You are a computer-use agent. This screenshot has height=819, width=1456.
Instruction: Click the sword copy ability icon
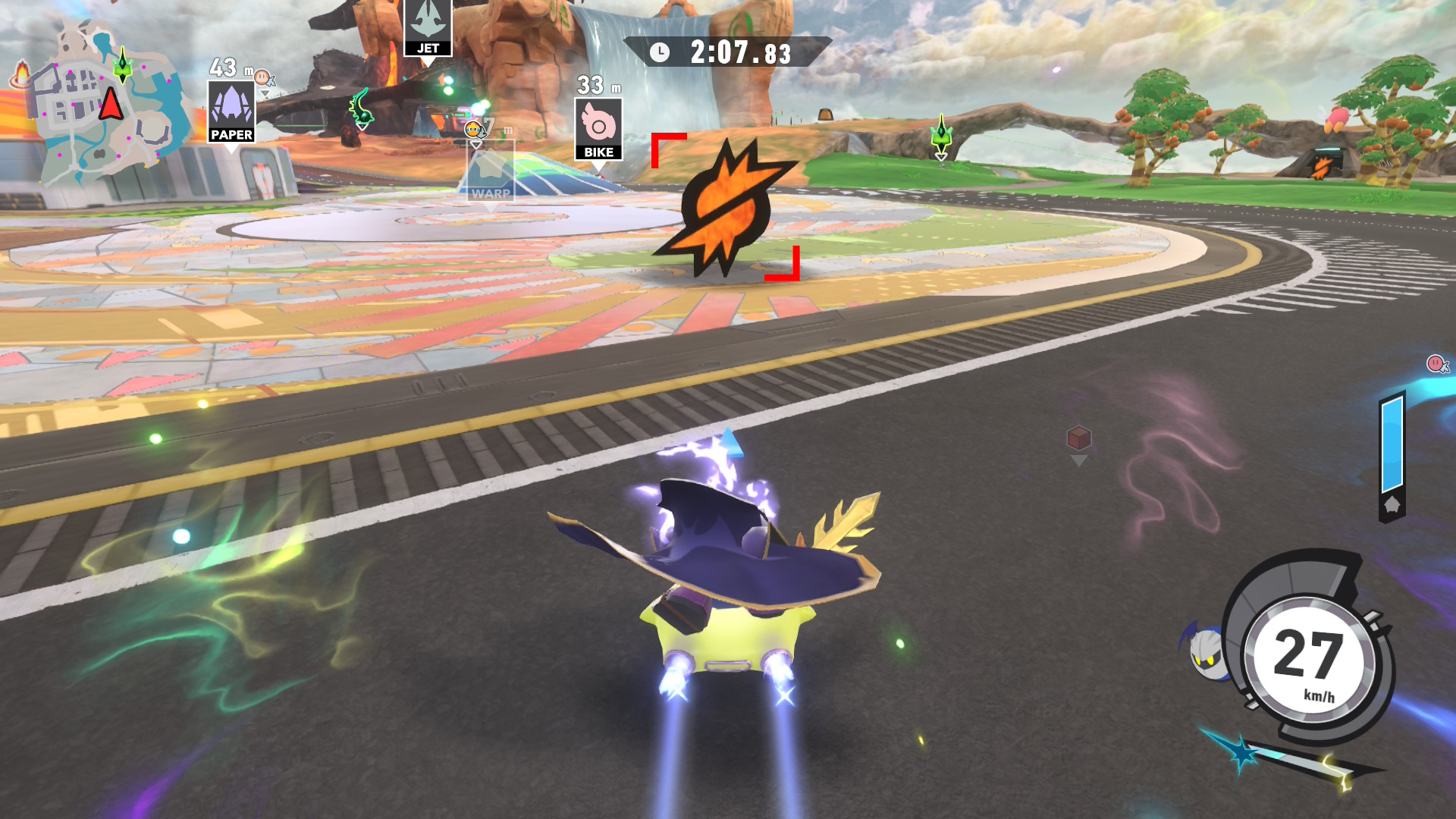coord(1289,761)
